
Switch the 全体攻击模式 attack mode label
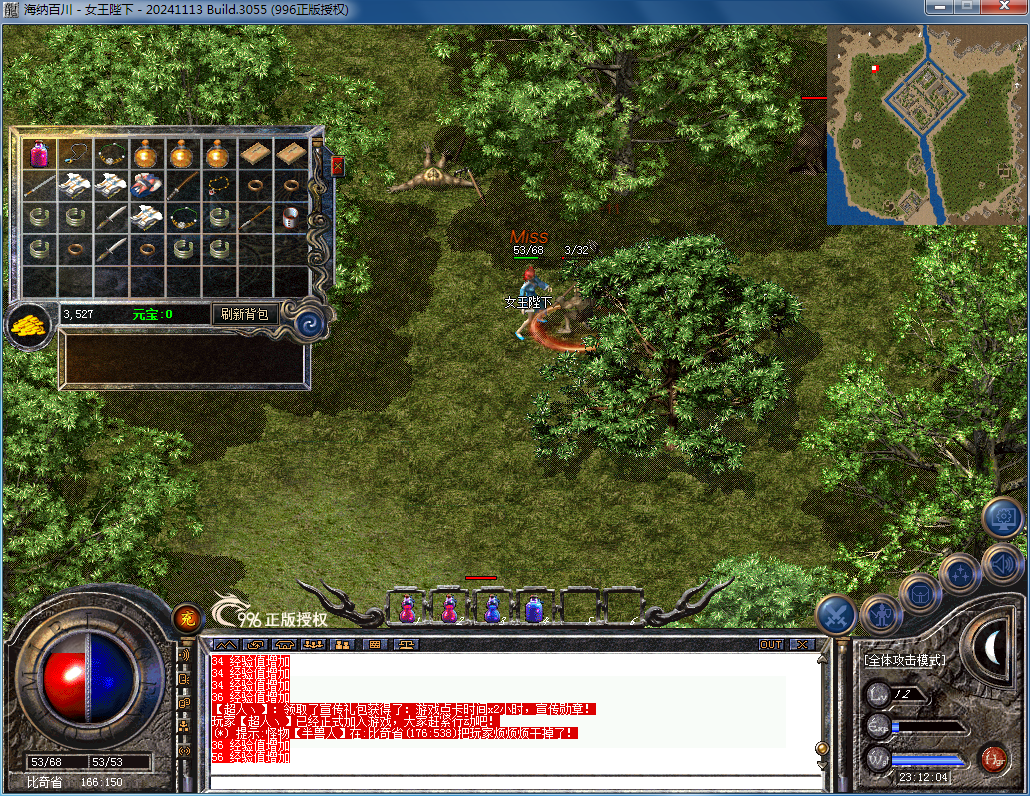point(905,661)
